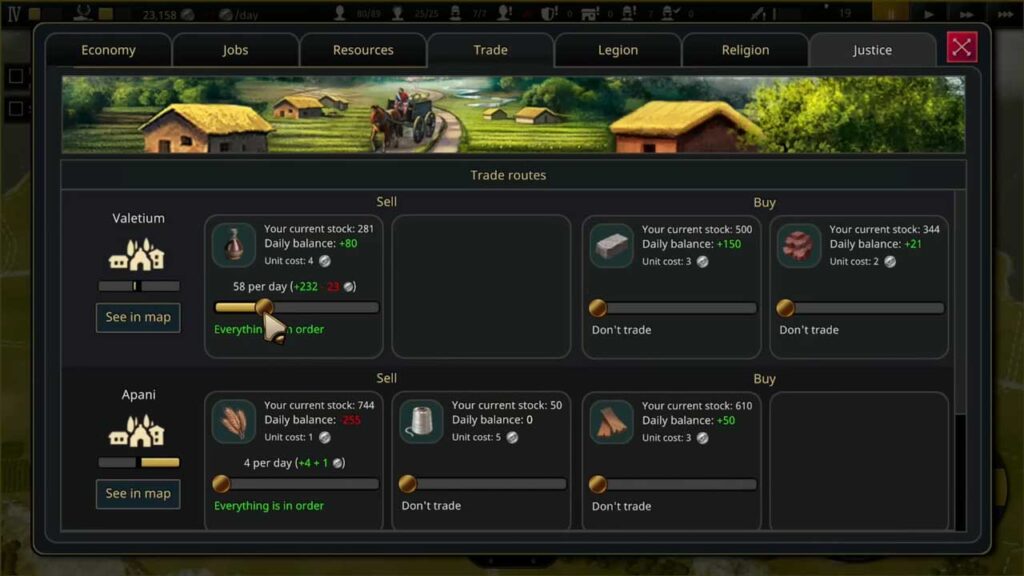Switch to the Justice tab

click(872, 50)
